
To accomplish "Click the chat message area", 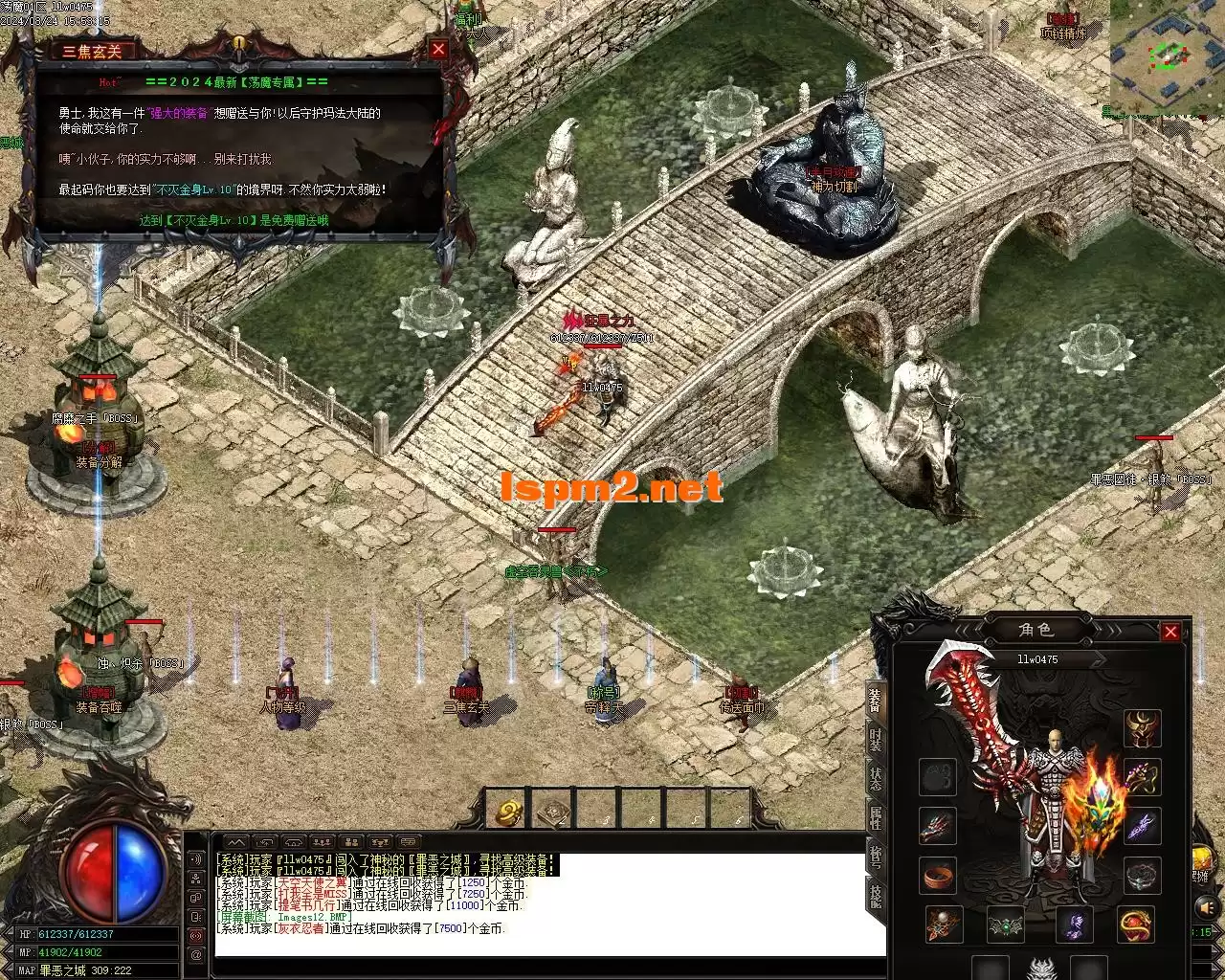I will click(549, 903).
